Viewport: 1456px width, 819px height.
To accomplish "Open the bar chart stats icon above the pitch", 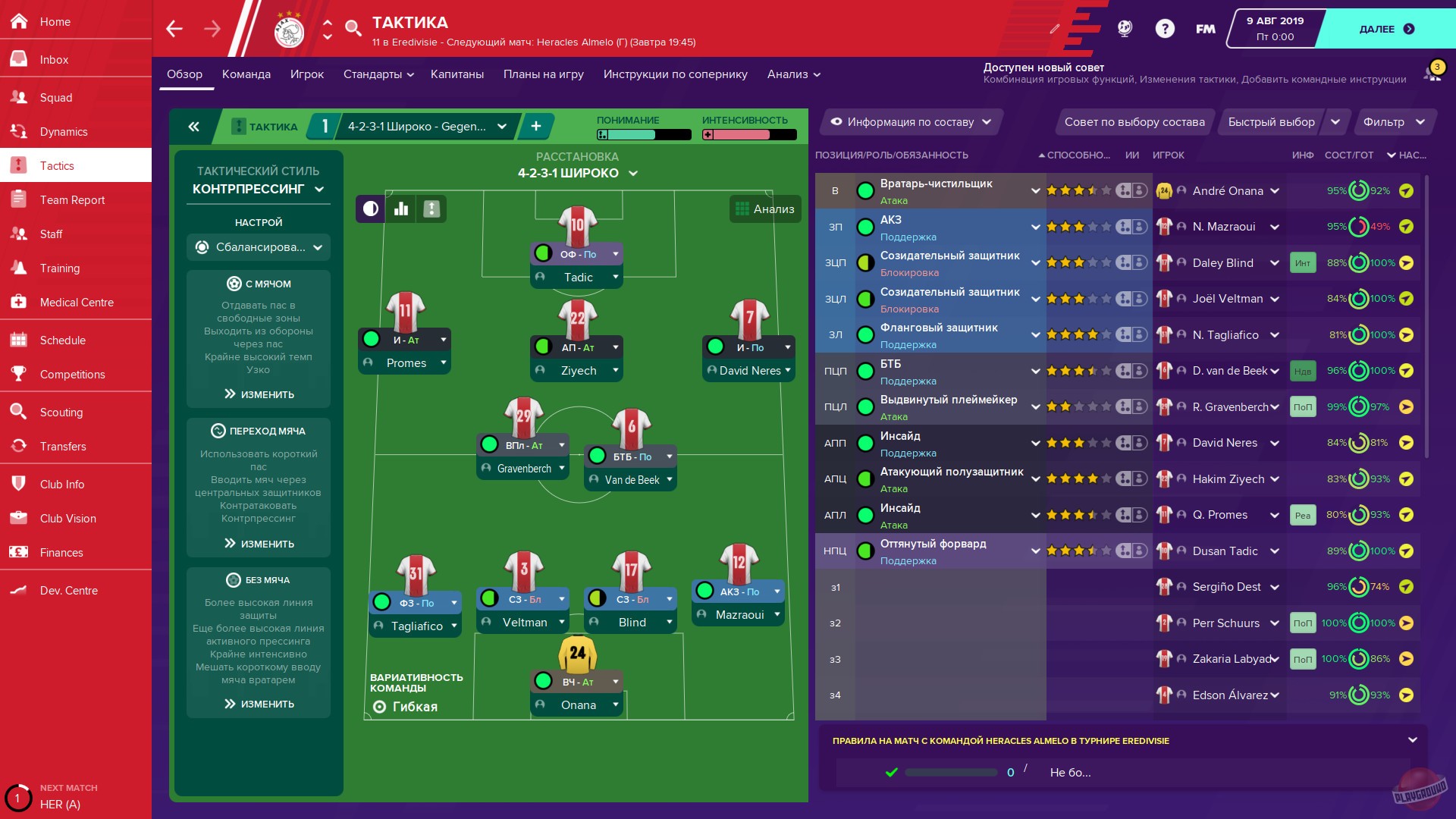I will (400, 209).
